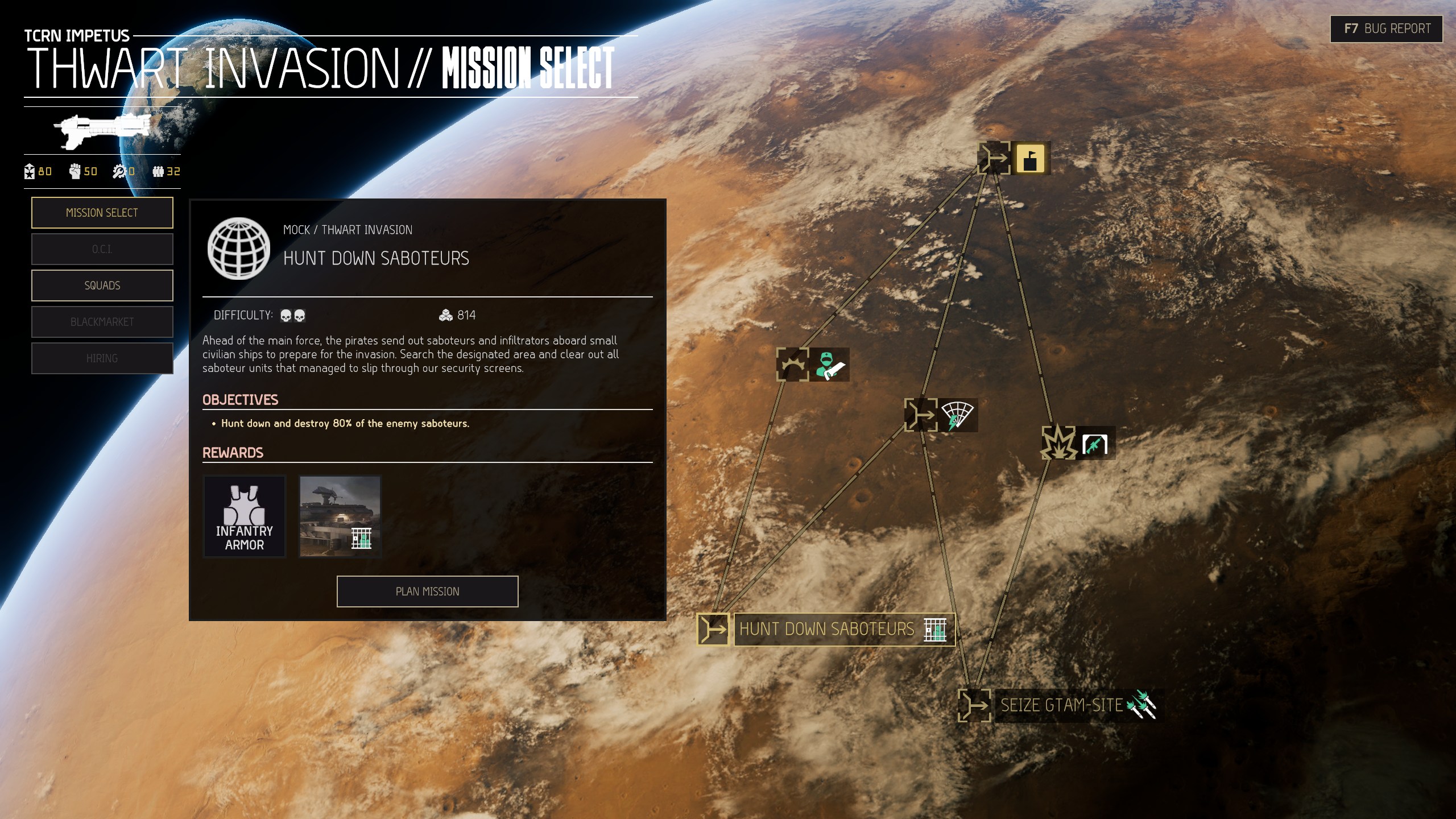Select the vehicle bunker reward thumbnail
1456x819 pixels.
(340, 516)
